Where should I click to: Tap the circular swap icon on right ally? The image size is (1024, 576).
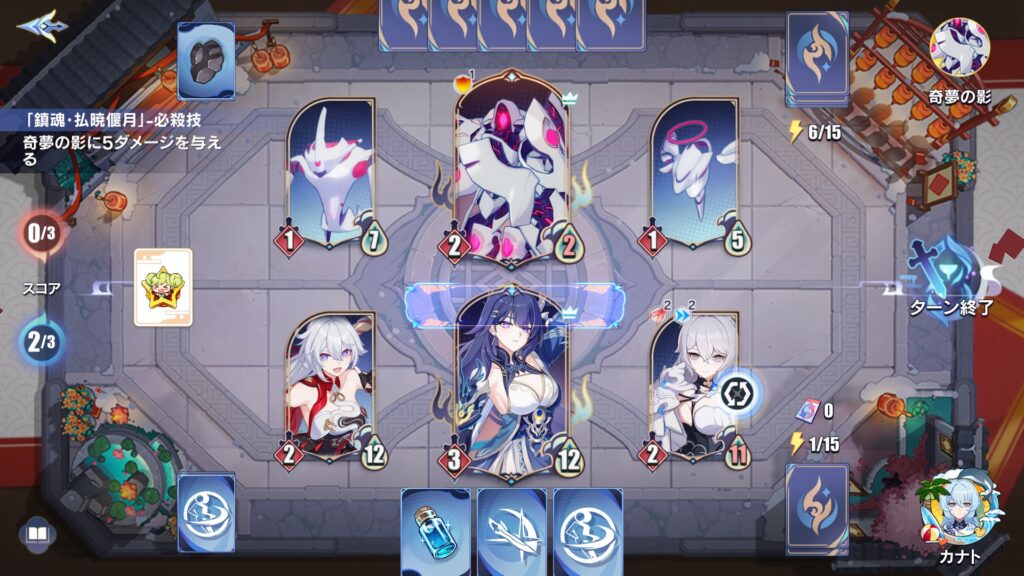[x=741, y=393]
